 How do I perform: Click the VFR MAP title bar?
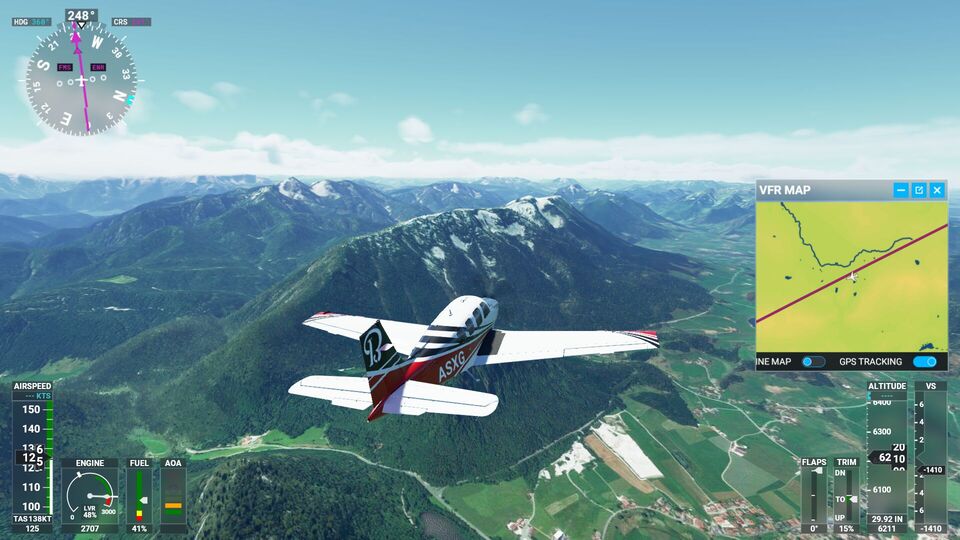pyautogui.click(x=820, y=190)
